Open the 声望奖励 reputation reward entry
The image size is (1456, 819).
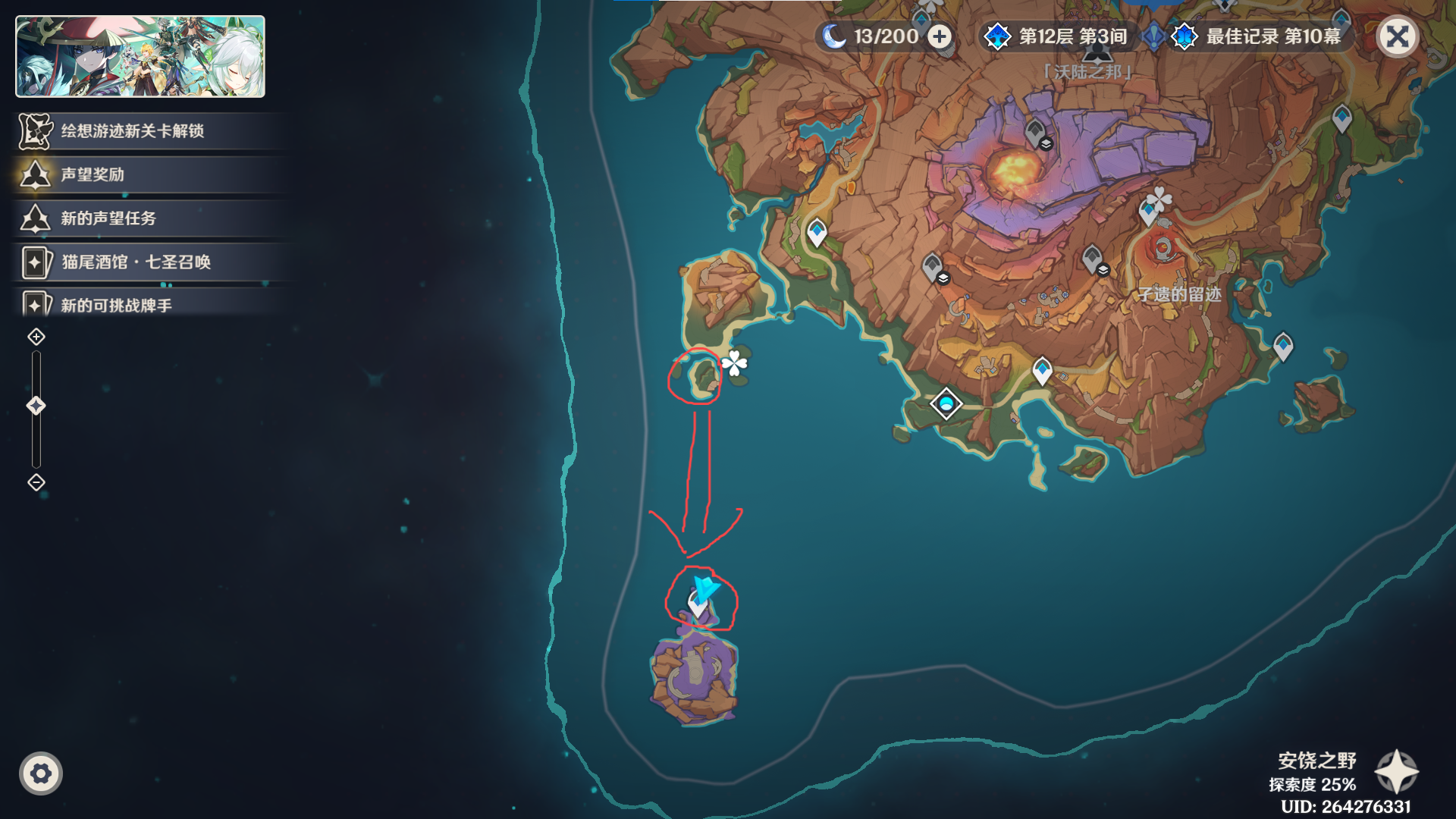(93, 175)
